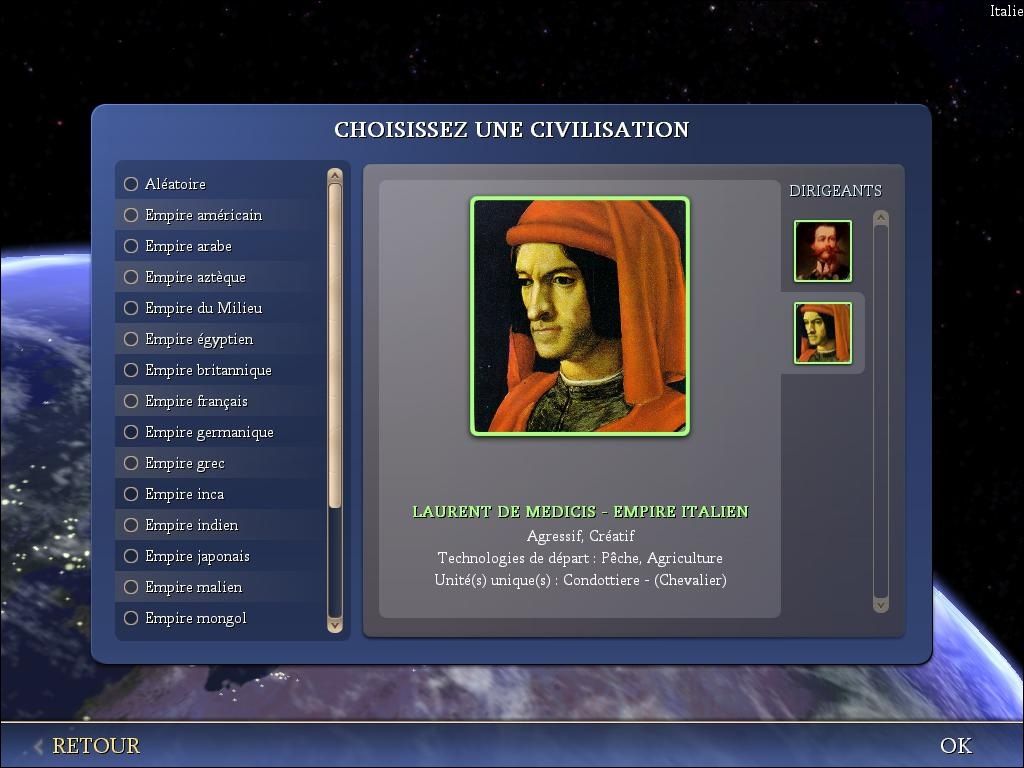
Task: Go back with the RETOUR button
Action: pos(95,746)
